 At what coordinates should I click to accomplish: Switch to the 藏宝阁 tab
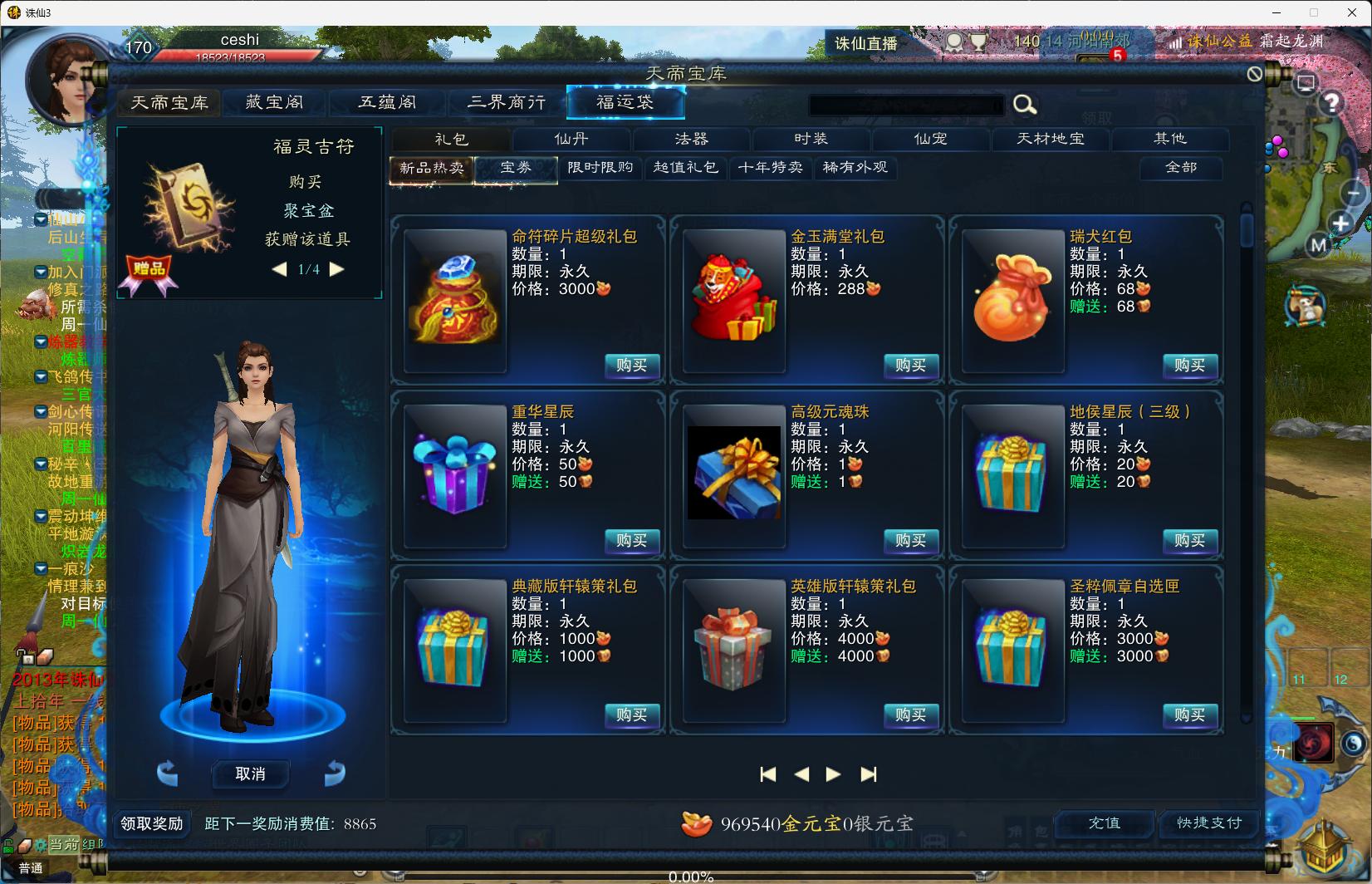[274, 102]
